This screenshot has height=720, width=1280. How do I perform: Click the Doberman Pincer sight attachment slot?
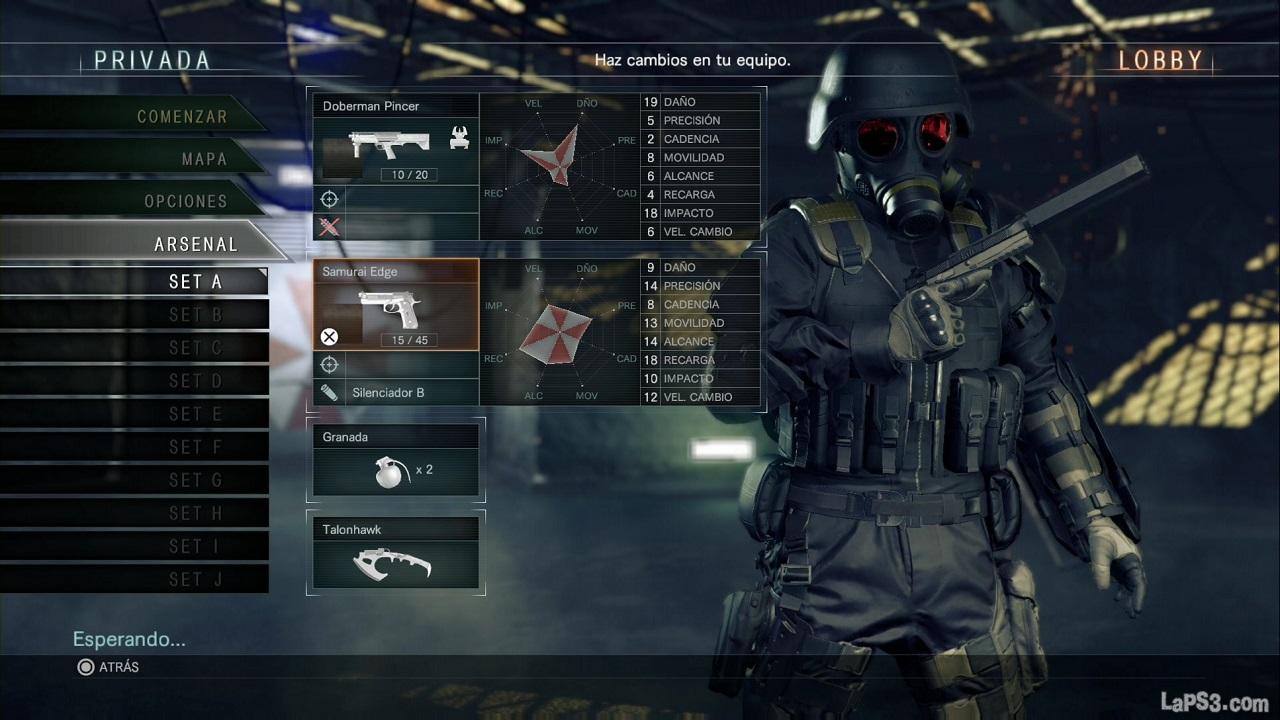pos(396,198)
